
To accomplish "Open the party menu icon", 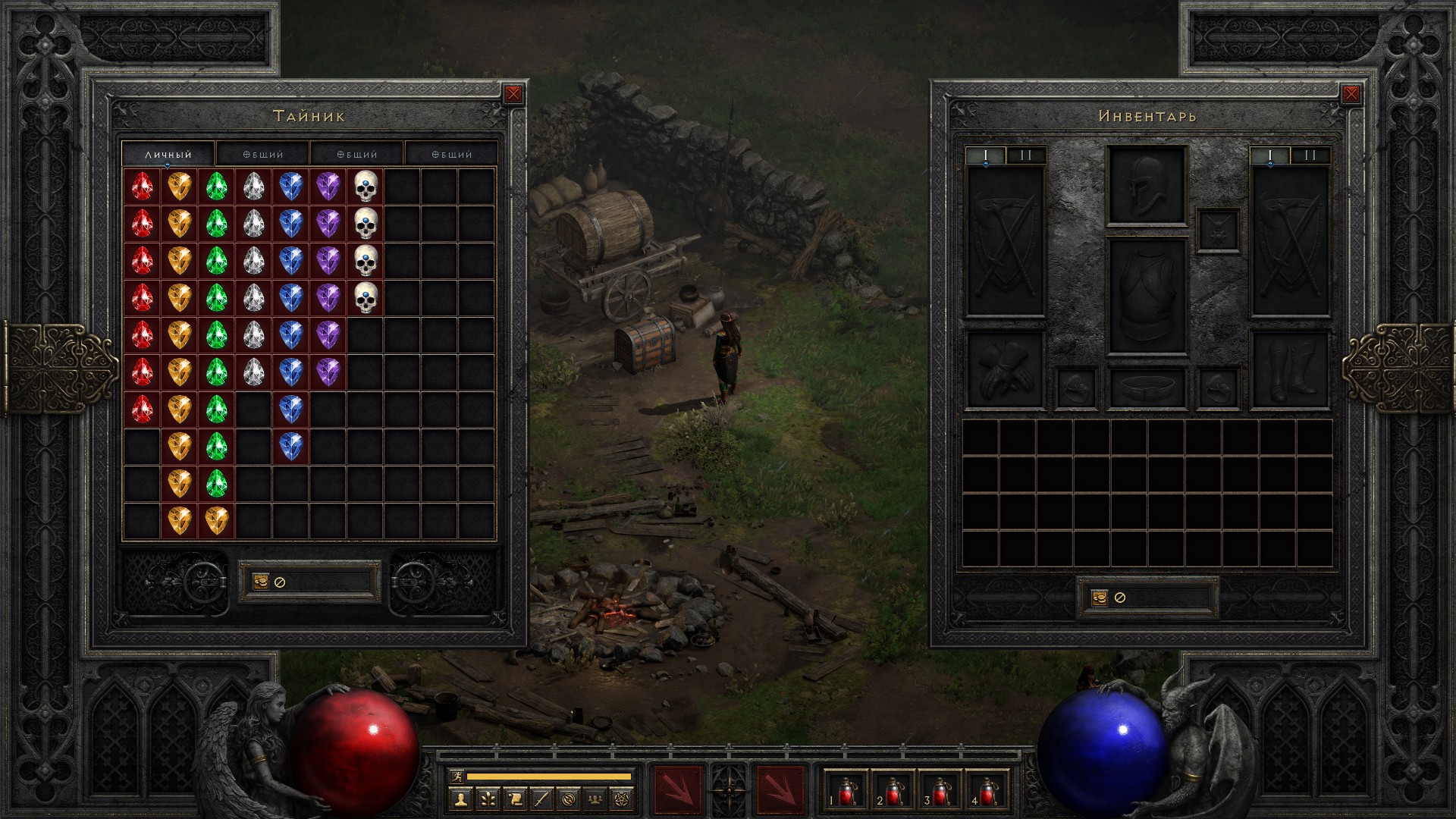I will click(x=597, y=799).
